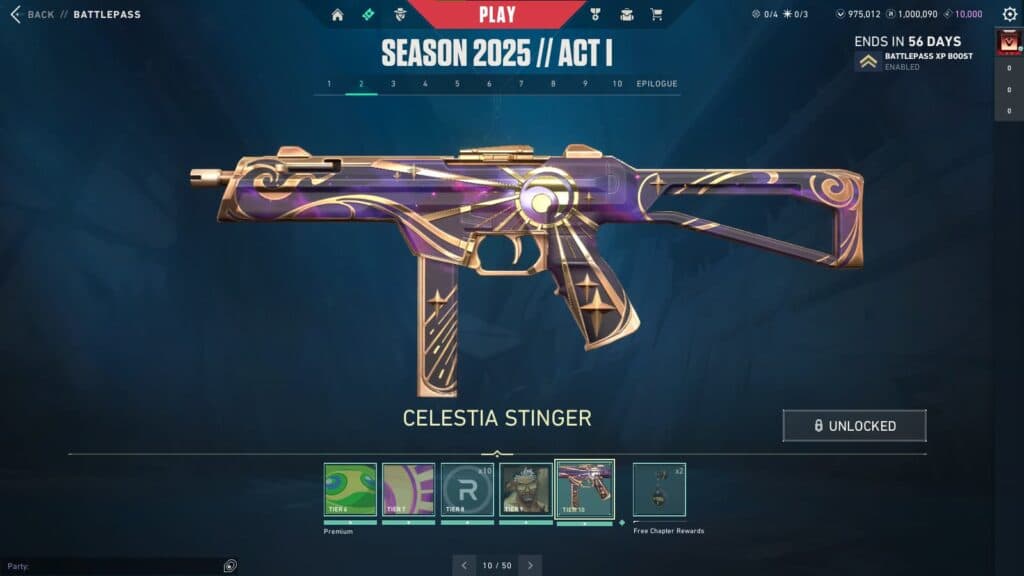Choose the Tier 8 Radianite points reward
The image size is (1024, 576).
(467, 489)
